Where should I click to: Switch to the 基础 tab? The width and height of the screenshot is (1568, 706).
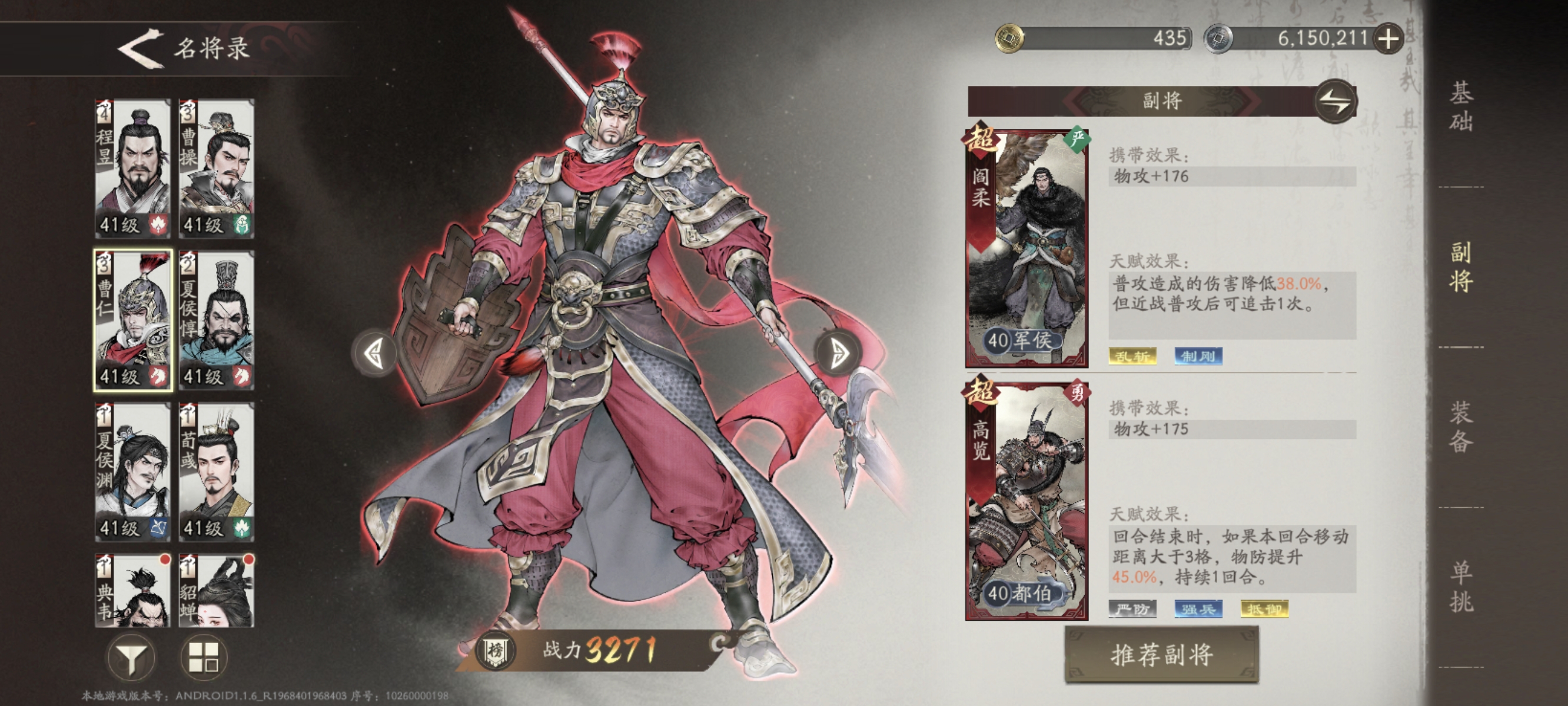click(x=1460, y=106)
